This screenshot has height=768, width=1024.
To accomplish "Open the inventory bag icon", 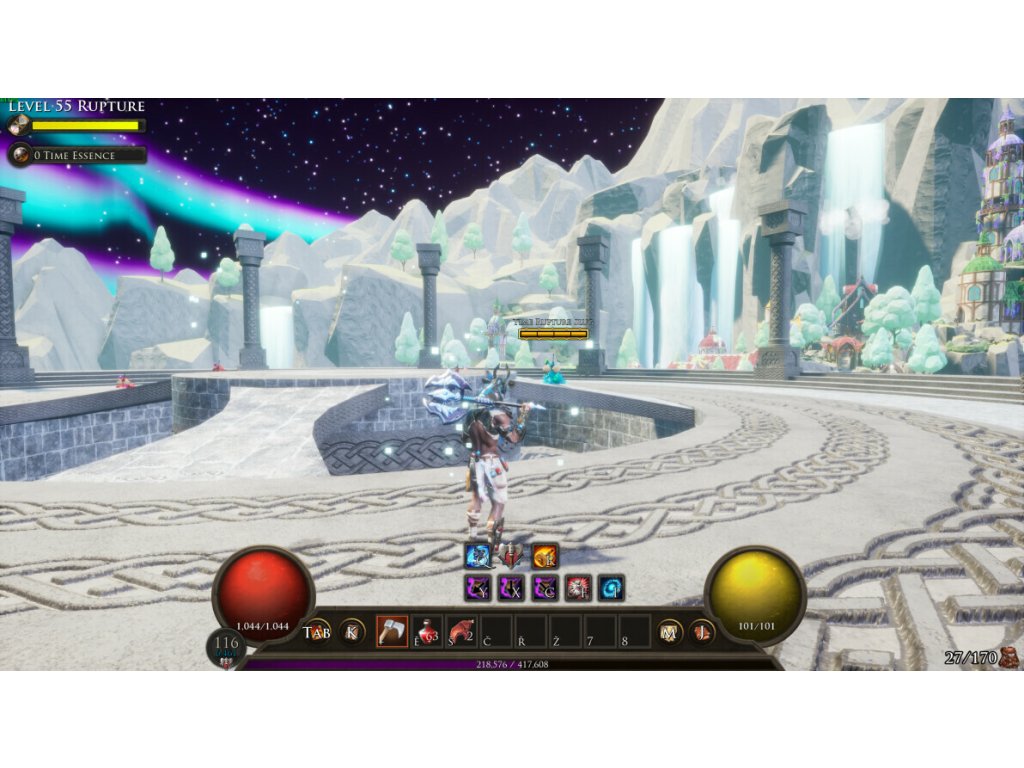I will pyautogui.click(x=1009, y=657).
